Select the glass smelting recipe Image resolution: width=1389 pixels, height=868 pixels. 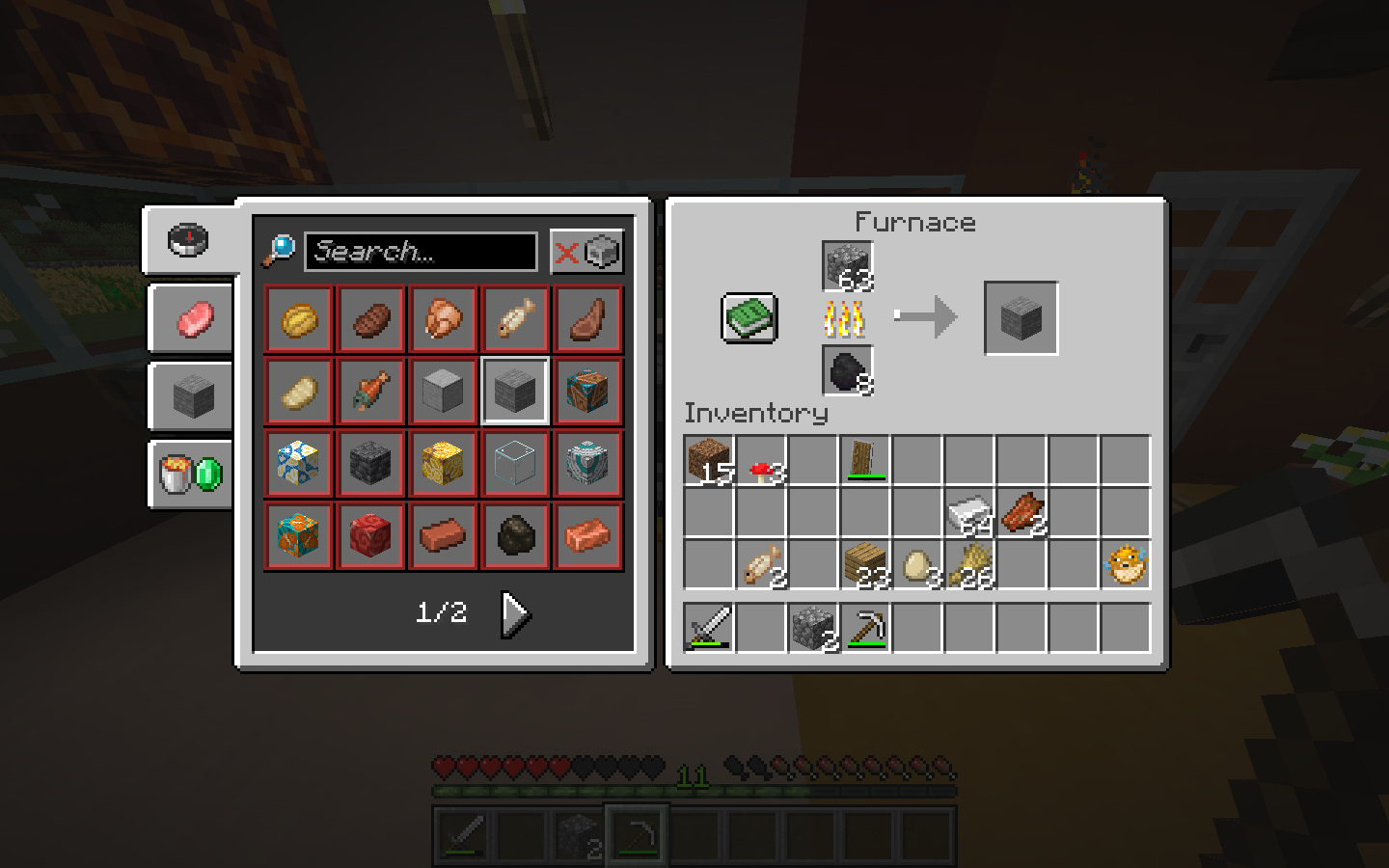(x=515, y=464)
